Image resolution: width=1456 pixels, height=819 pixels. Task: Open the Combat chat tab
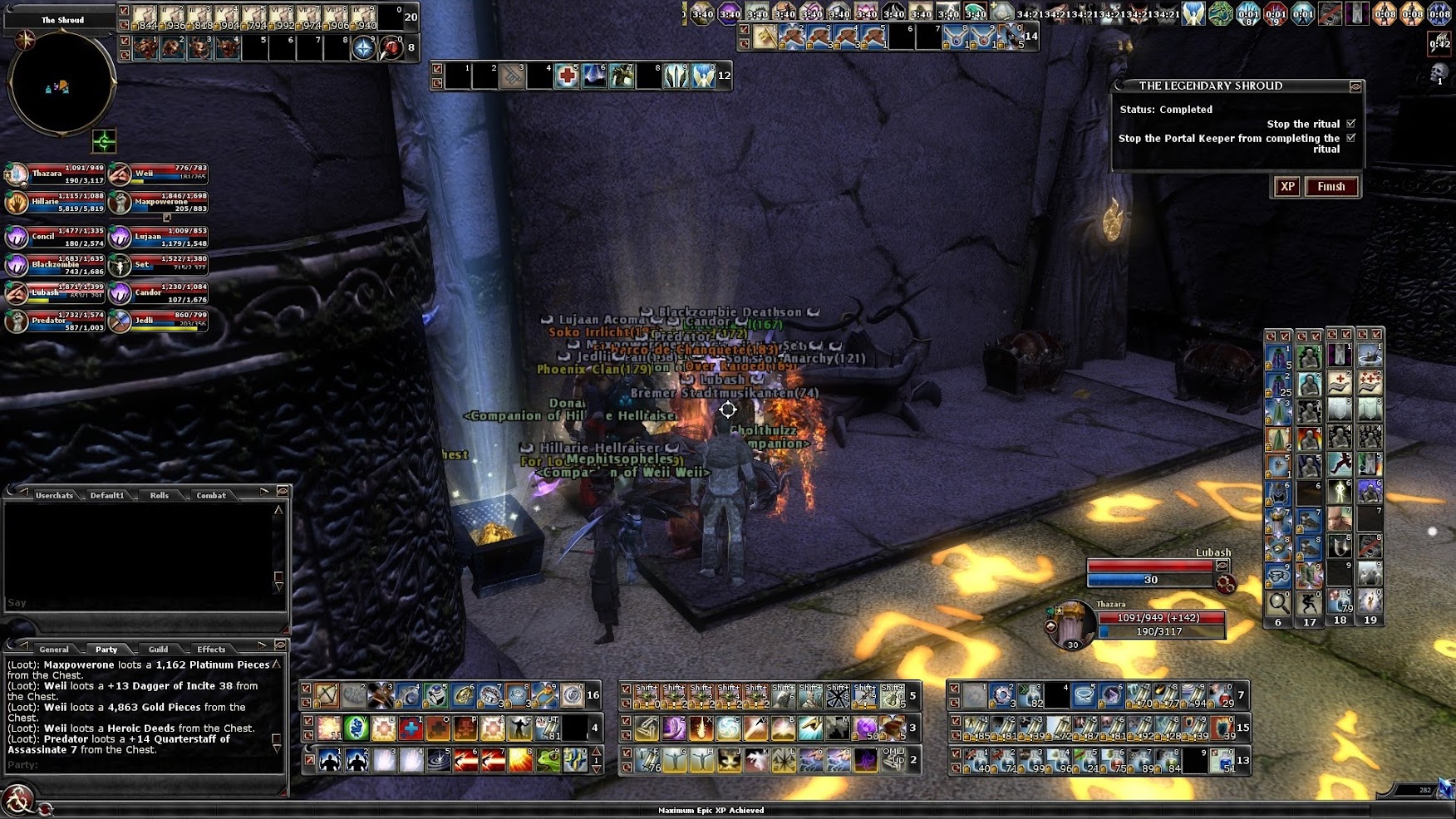coord(211,495)
